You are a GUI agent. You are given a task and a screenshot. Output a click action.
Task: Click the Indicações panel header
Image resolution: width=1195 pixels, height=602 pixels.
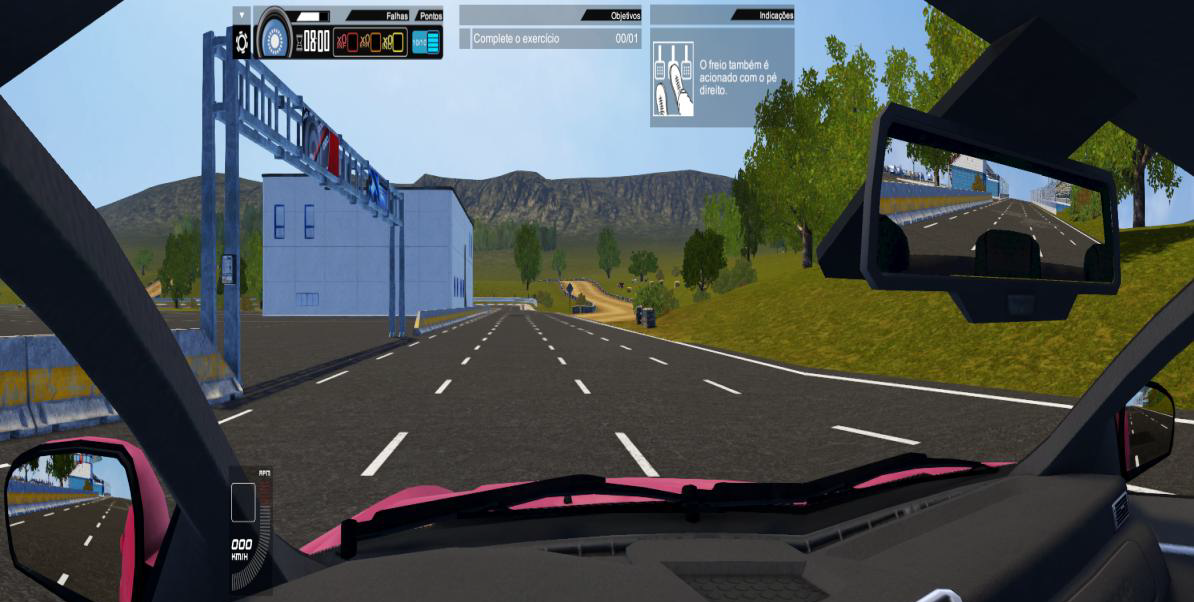click(722, 16)
